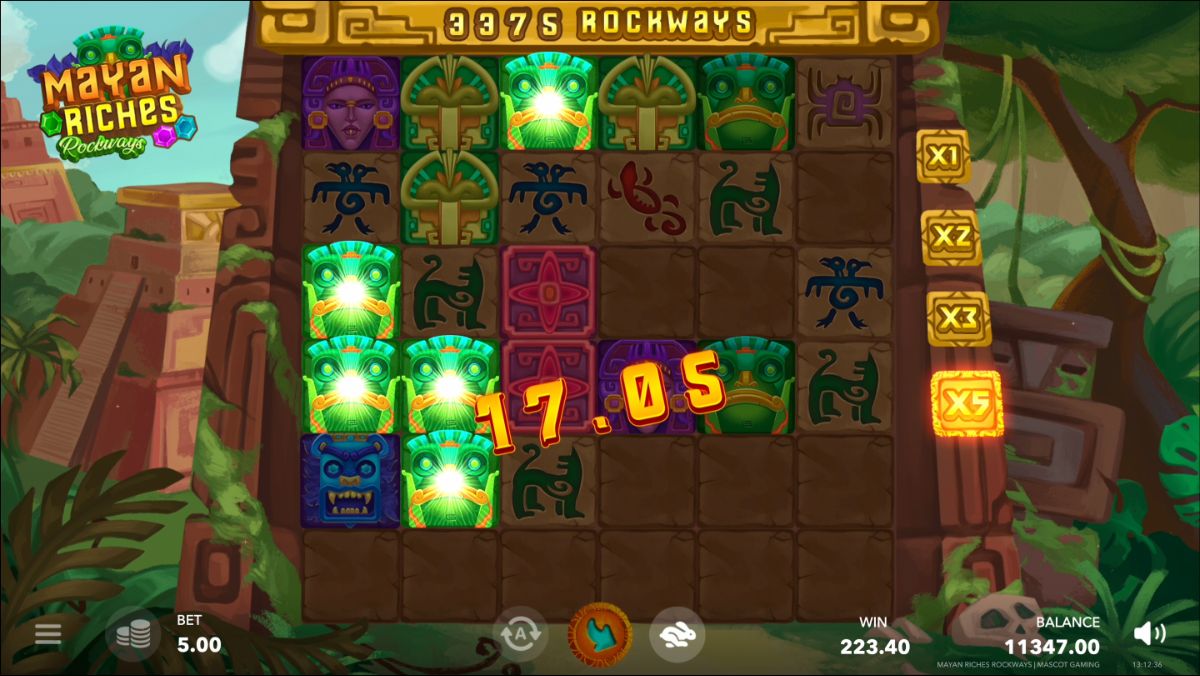This screenshot has width=1200, height=676.
Task: Enable the rabbit turbo mode
Action: point(677,634)
